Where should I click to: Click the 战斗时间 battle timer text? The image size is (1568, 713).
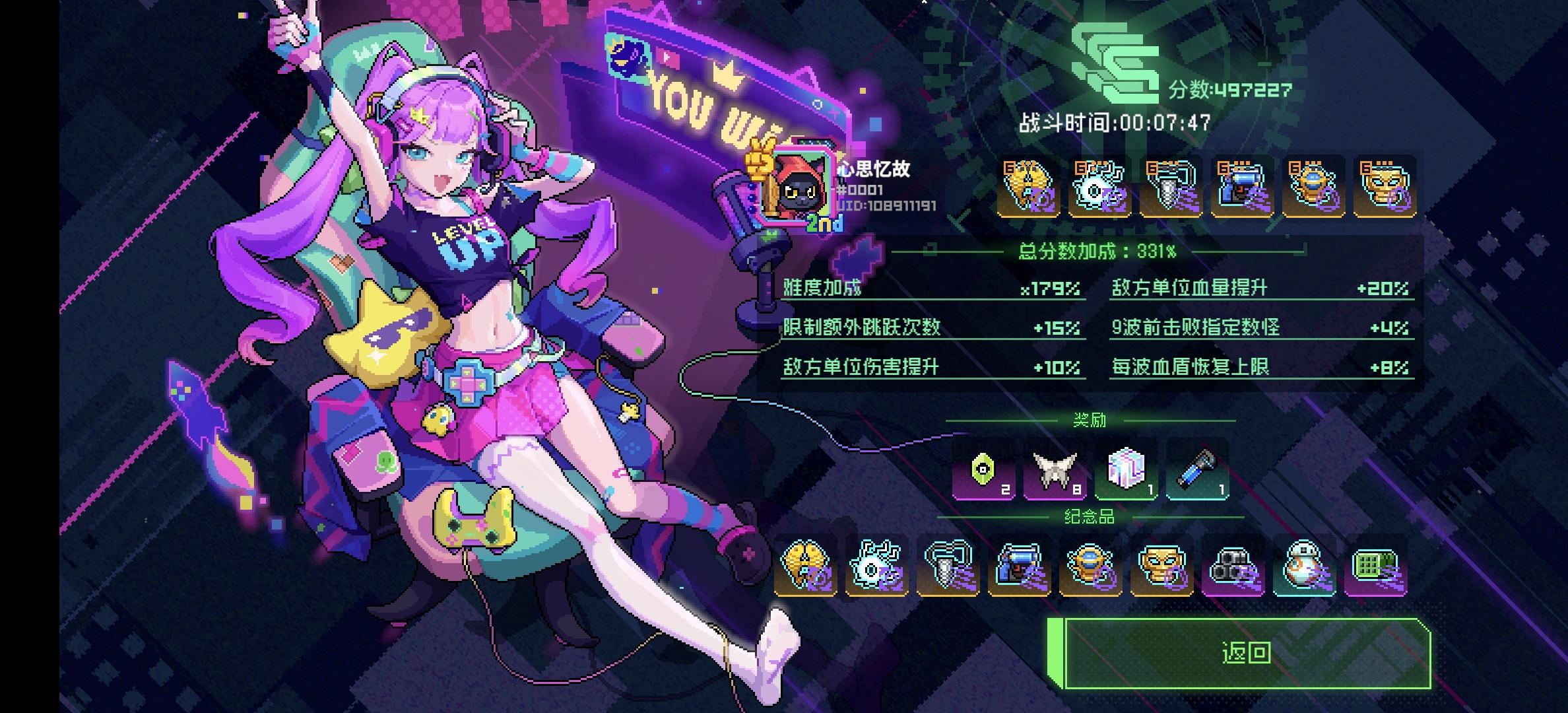click(x=1115, y=122)
